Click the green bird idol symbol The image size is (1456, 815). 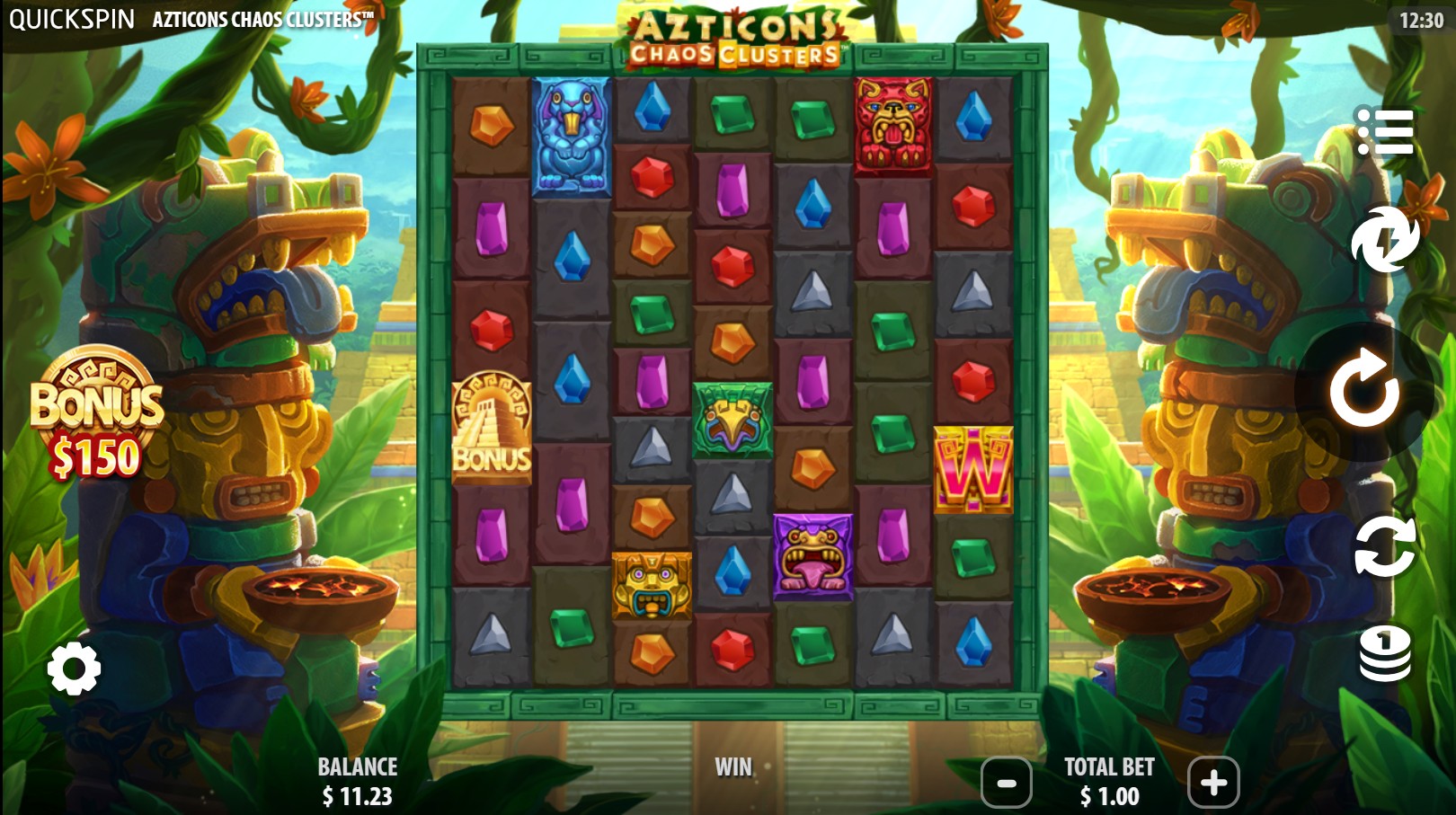(732, 413)
